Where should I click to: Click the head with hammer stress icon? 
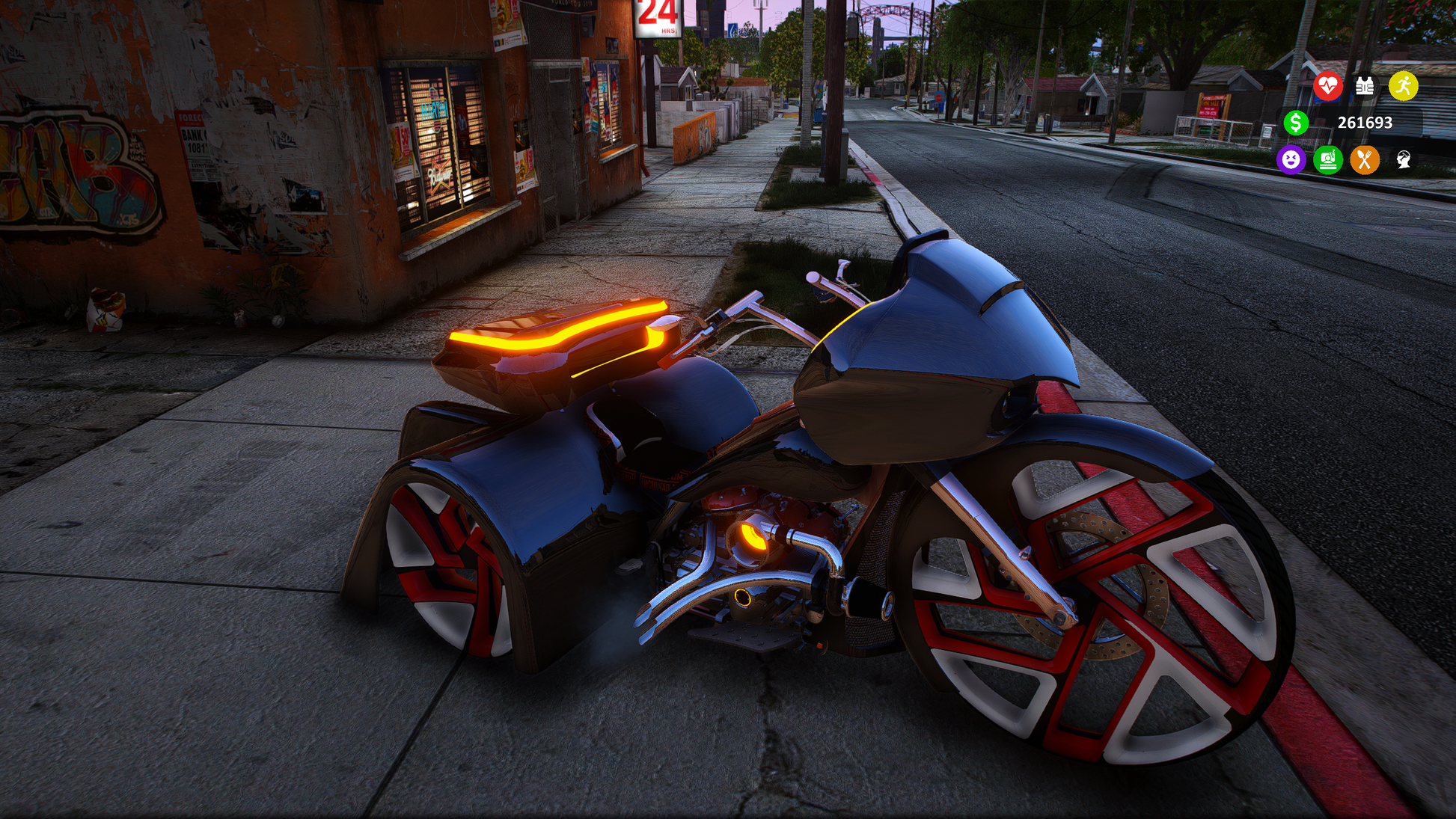click(x=1404, y=159)
